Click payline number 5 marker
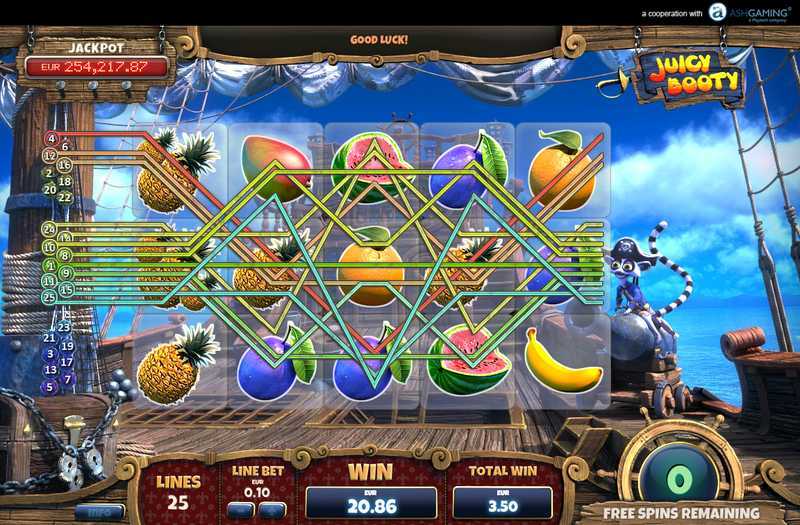This screenshot has width=800, height=525. (x=48, y=387)
